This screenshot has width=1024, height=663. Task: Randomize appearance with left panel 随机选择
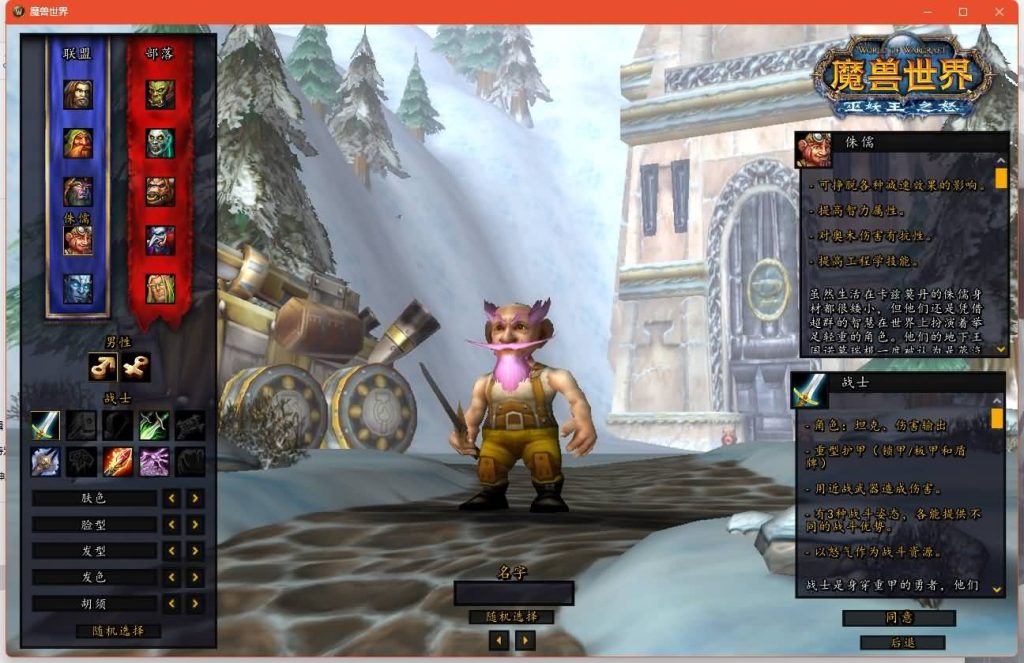[x=118, y=631]
